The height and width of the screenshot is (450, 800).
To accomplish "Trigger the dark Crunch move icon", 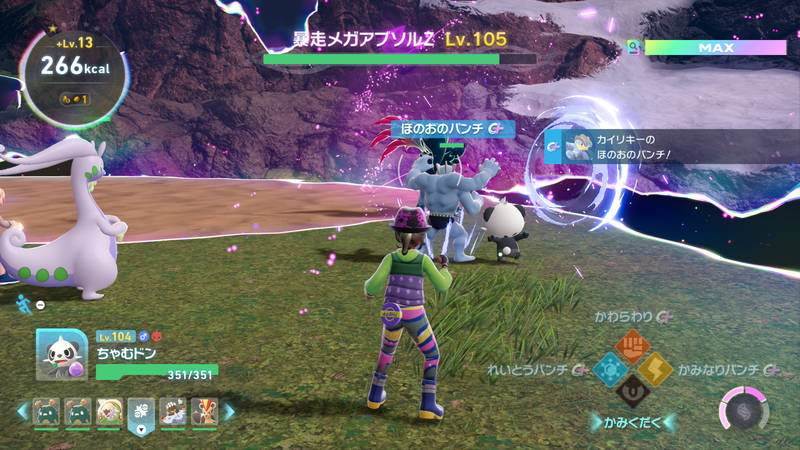I will (632, 392).
